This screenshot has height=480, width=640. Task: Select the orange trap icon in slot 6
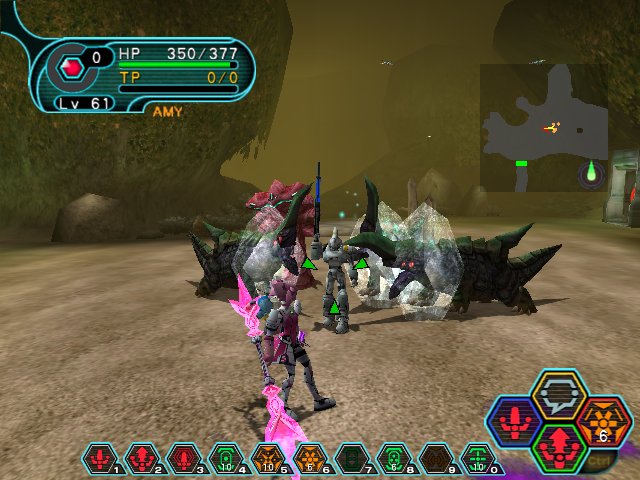309,459
